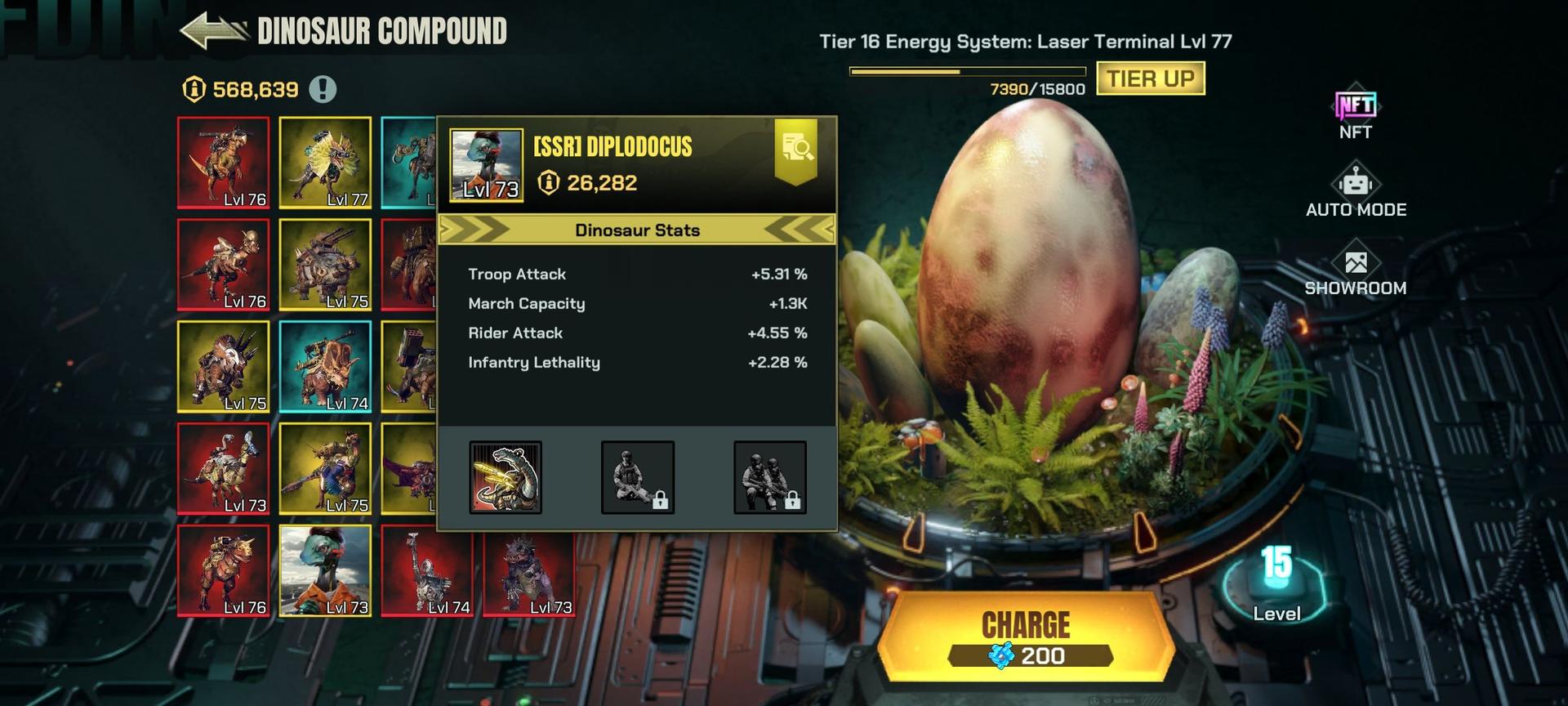Go back using the arrow button
This screenshot has width=1568, height=706.
coord(214,31)
